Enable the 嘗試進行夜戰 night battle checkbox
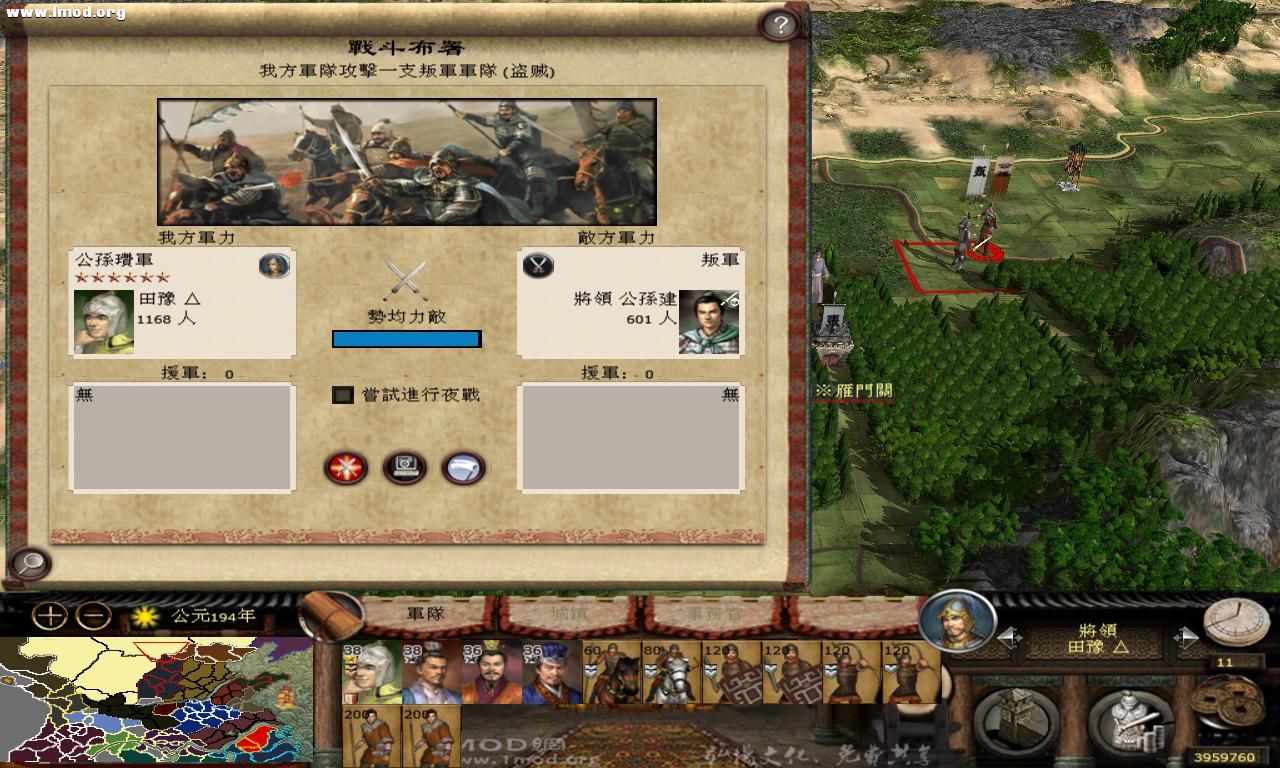Screen dimensions: 1280x768 [341, 395]
